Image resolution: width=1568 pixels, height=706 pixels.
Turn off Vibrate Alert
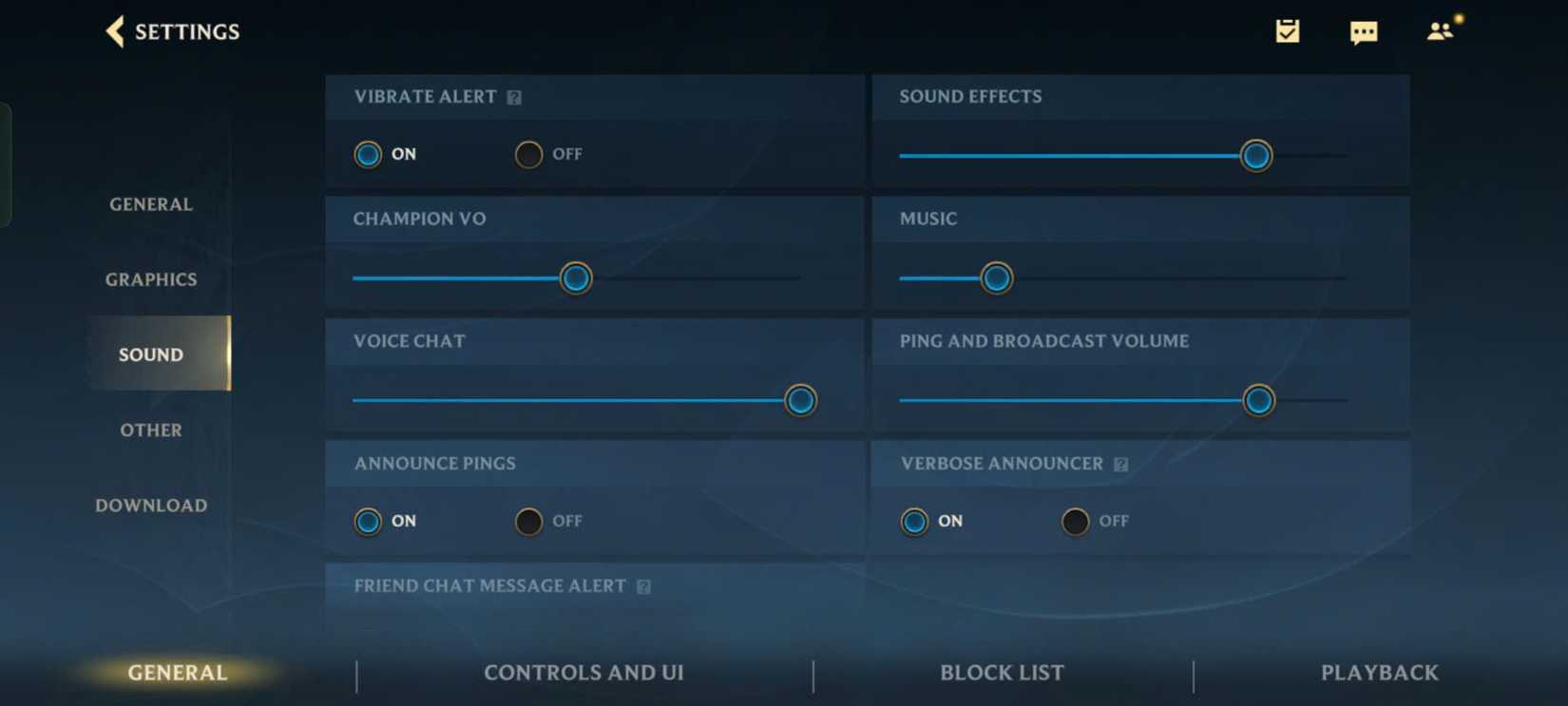528,154
